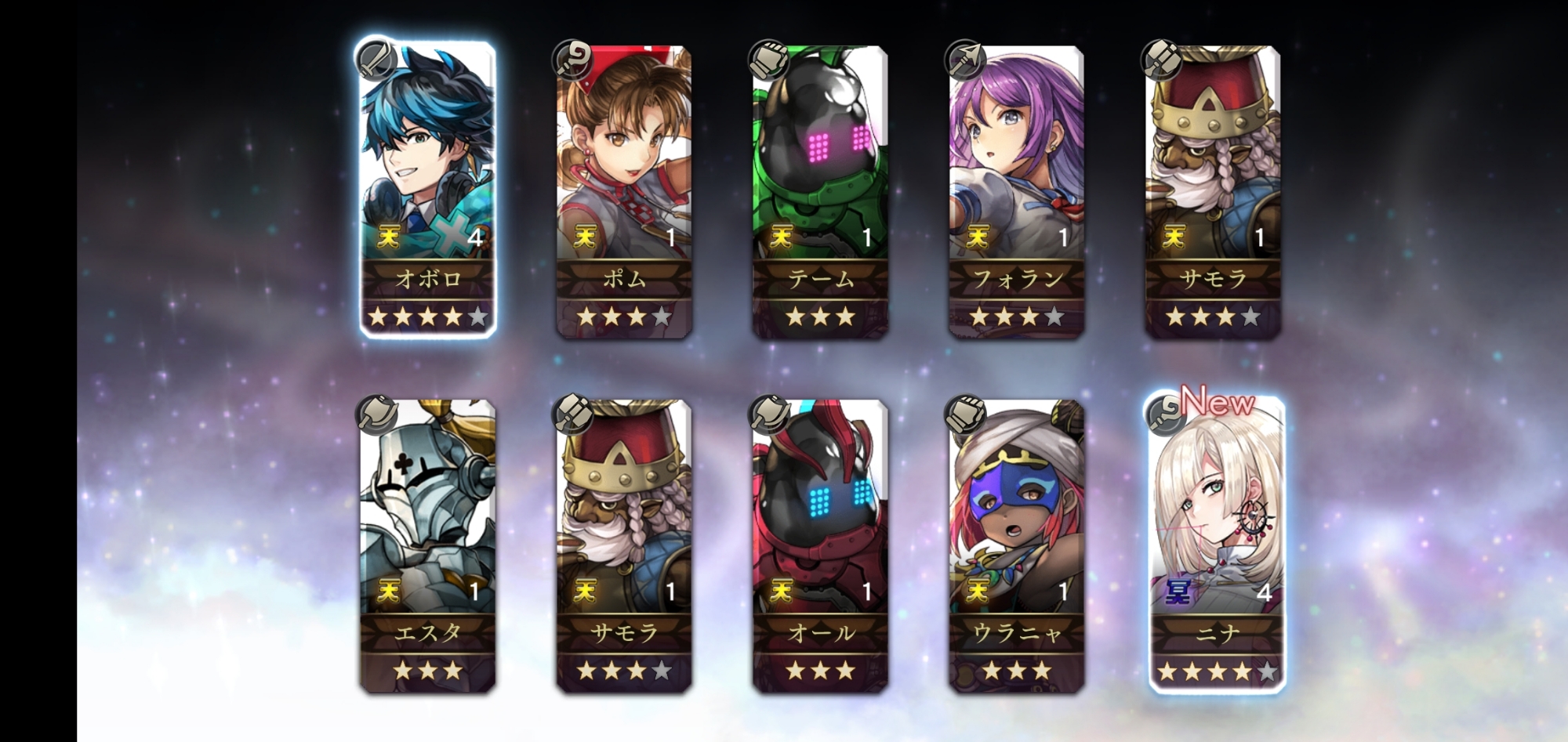The width and height of the screenshot is (1568, 742).
Task: Select the armored knight エスタ card
Action: coord(428,545)
